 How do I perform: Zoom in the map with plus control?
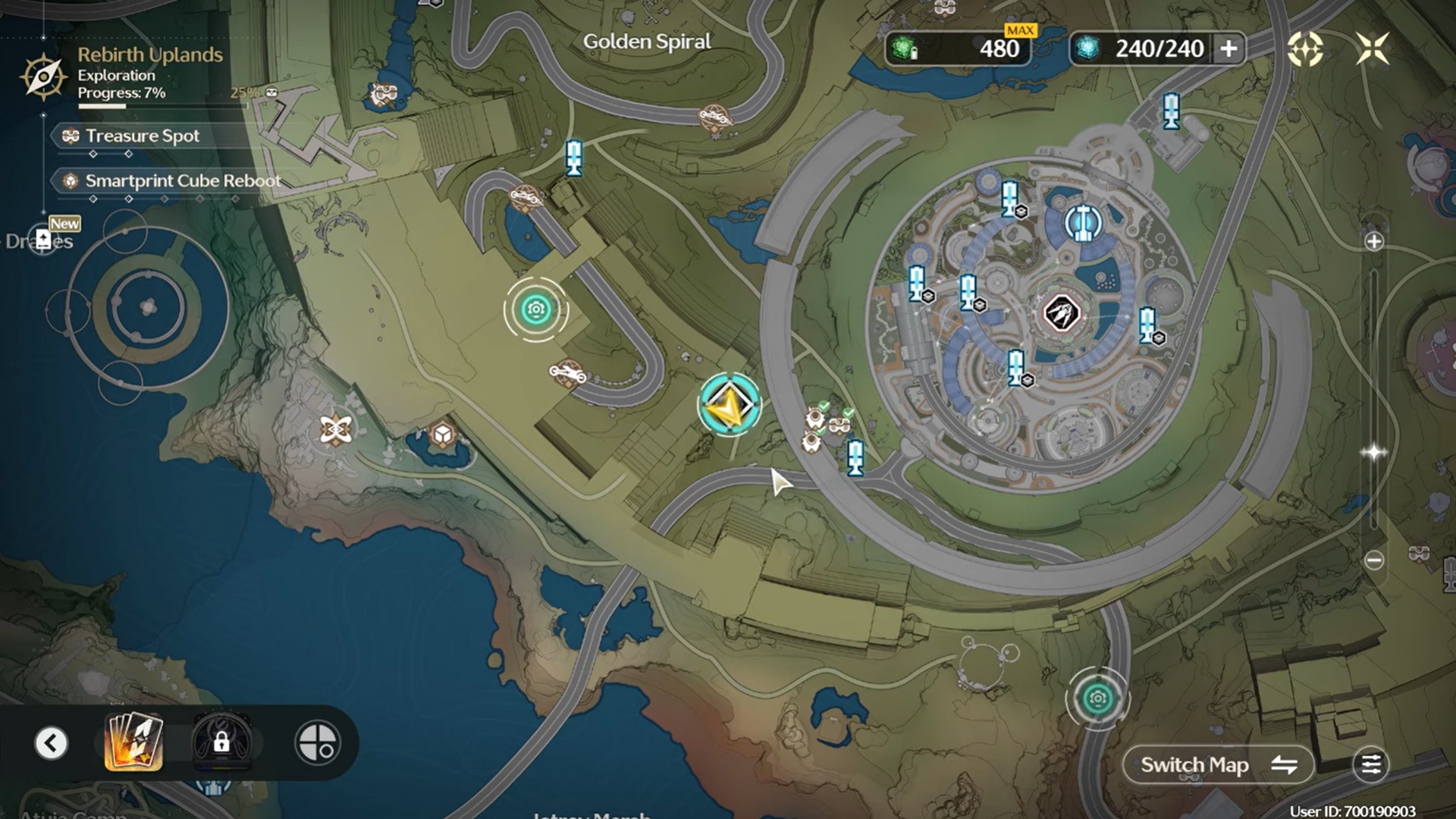tap(1374, 242)
